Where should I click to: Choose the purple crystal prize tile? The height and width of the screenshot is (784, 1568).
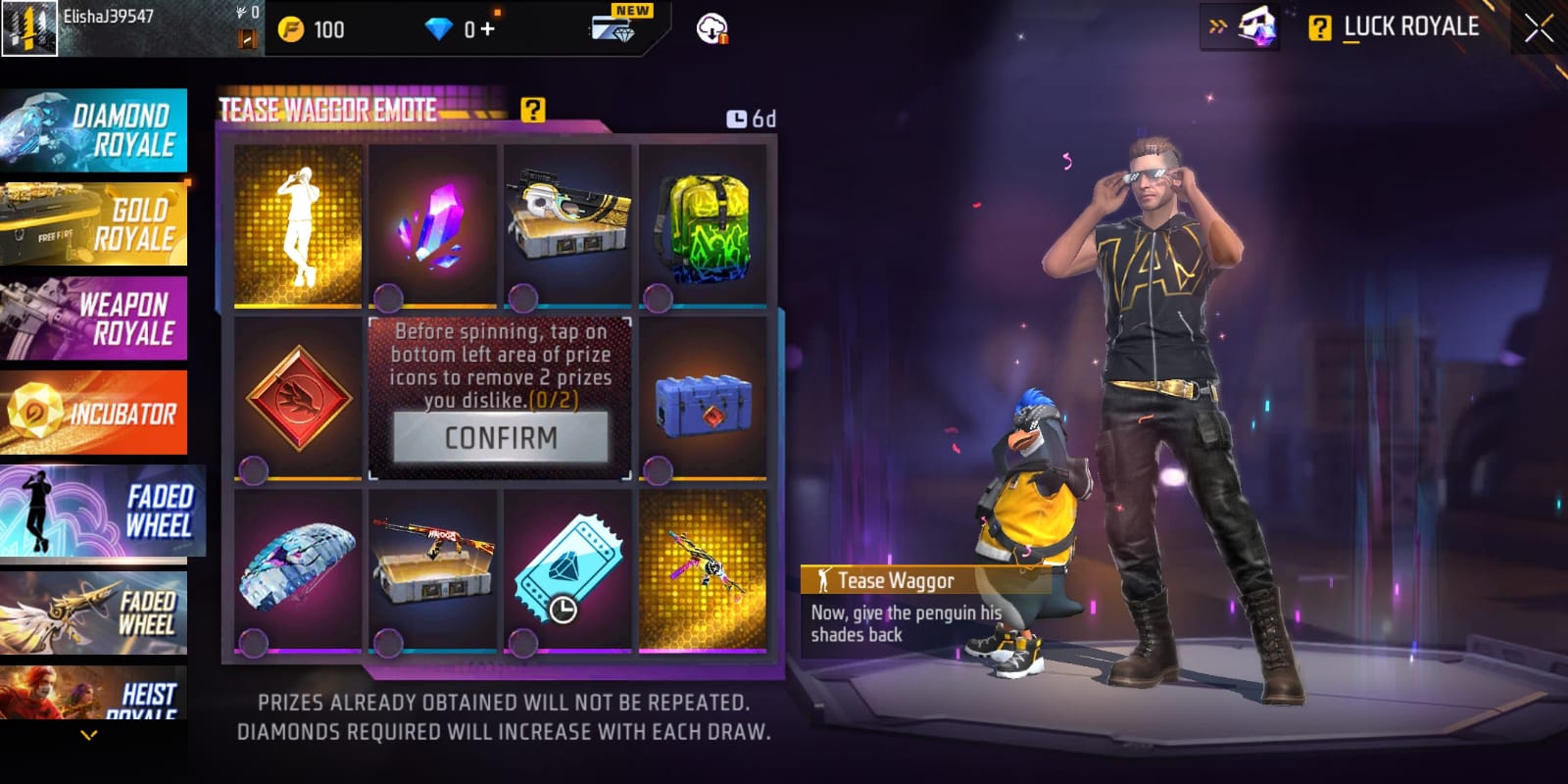coord(433,225)
